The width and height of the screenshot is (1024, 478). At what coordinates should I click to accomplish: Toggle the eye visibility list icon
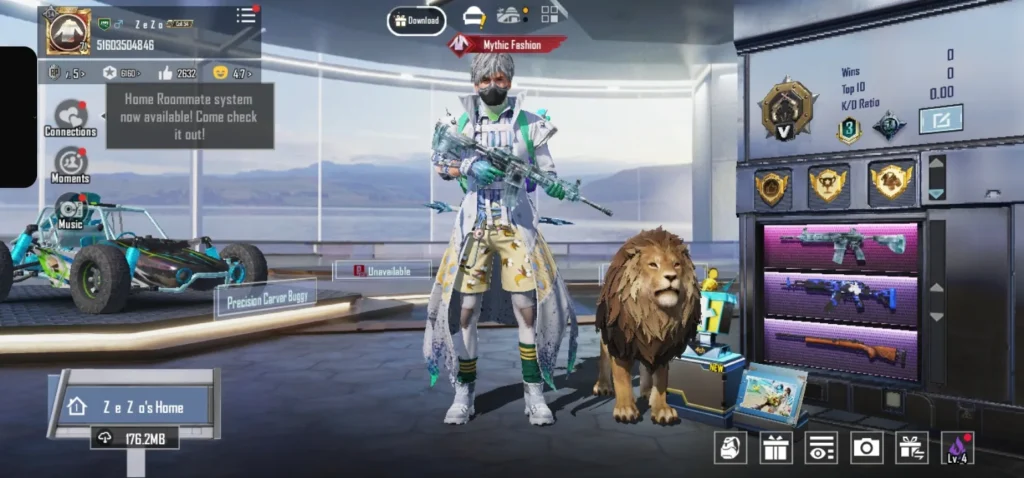click(821, 447)
